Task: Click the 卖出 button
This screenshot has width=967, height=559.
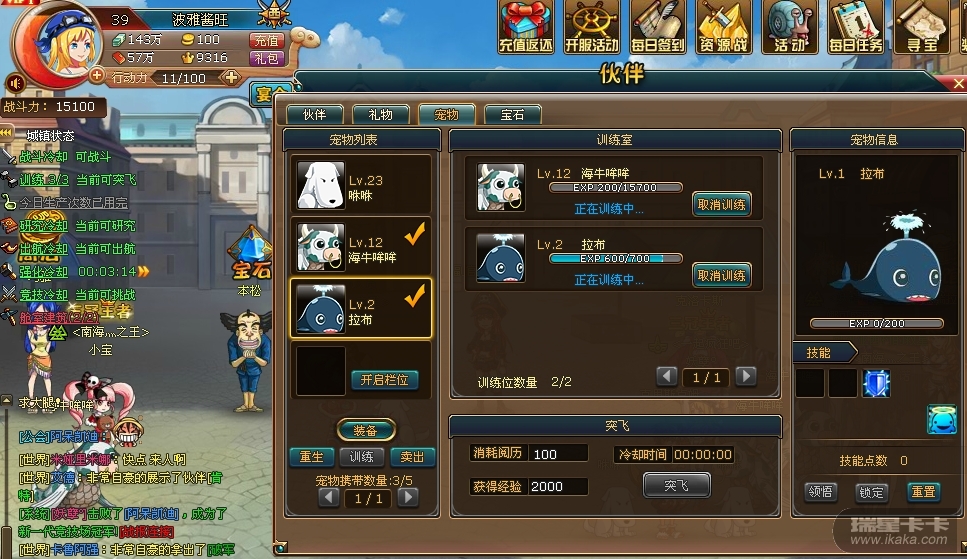Action: click(412, 457)
